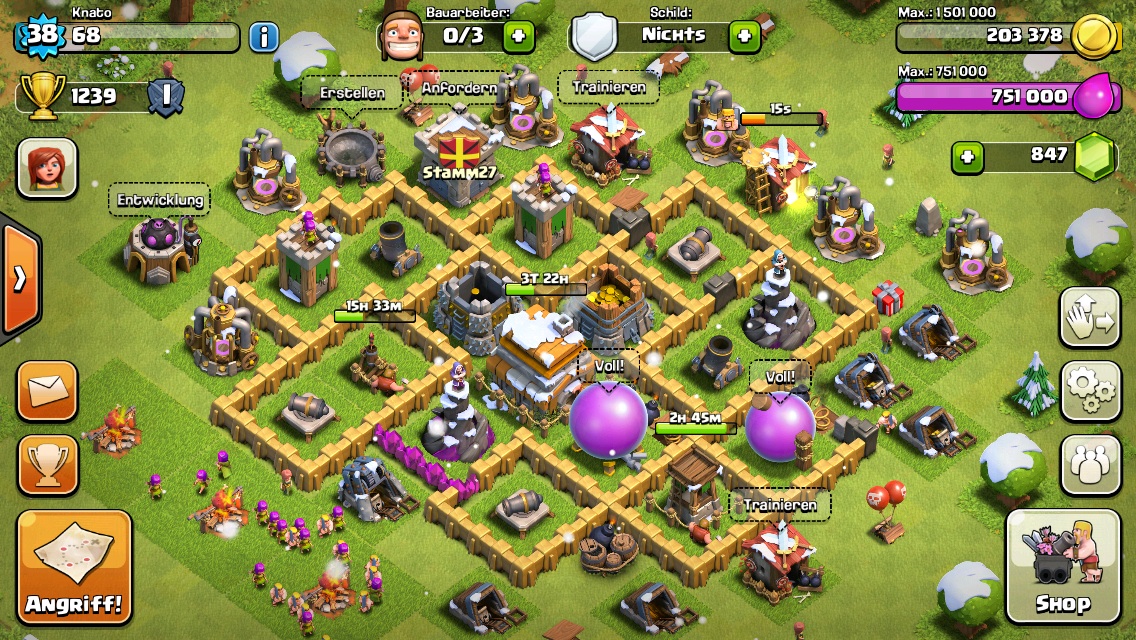This screenshot has width=1136, height=640.
Task: Show the trophy league rankings button
Action: click(x=47, y=464)
